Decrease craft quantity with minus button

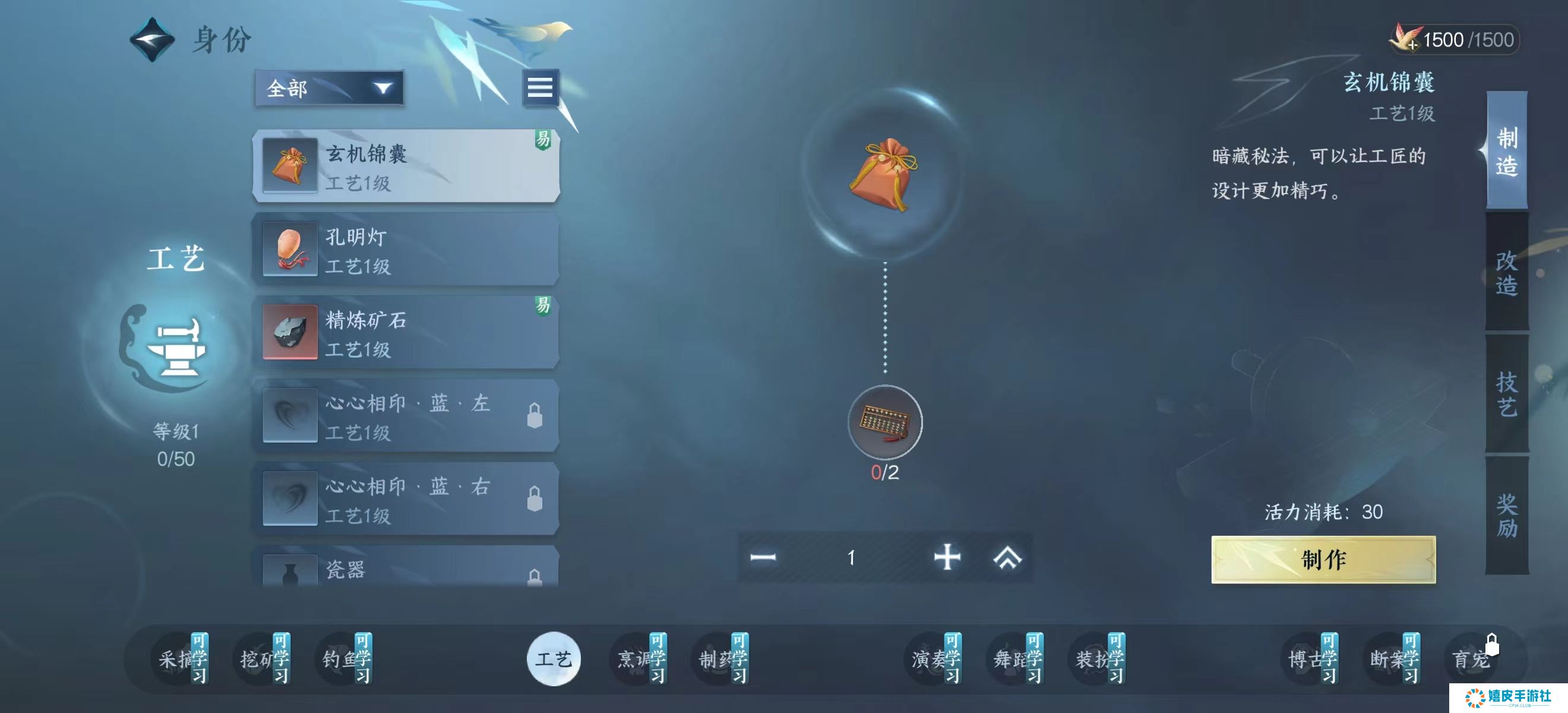[763, 557]
